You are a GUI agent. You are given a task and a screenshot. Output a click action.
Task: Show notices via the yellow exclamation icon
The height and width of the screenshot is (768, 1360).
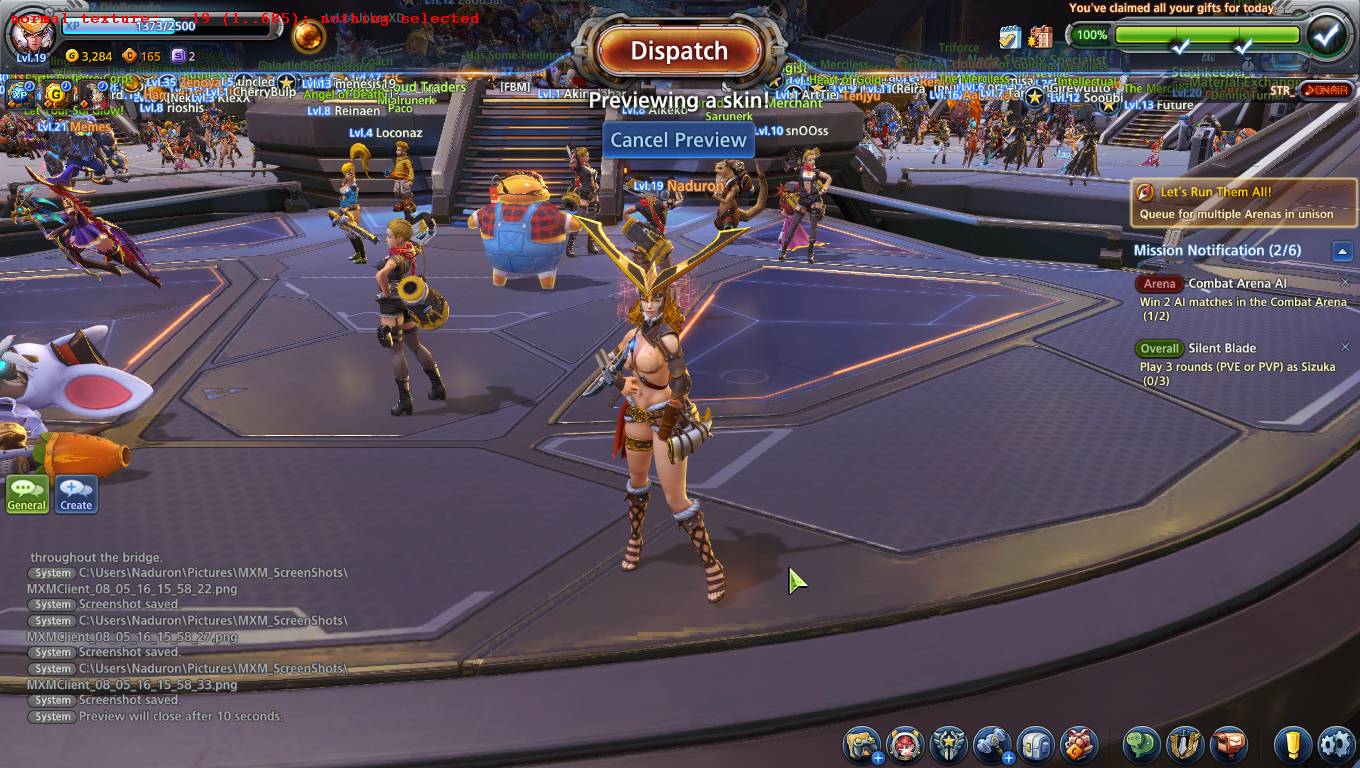point(1293,745)
